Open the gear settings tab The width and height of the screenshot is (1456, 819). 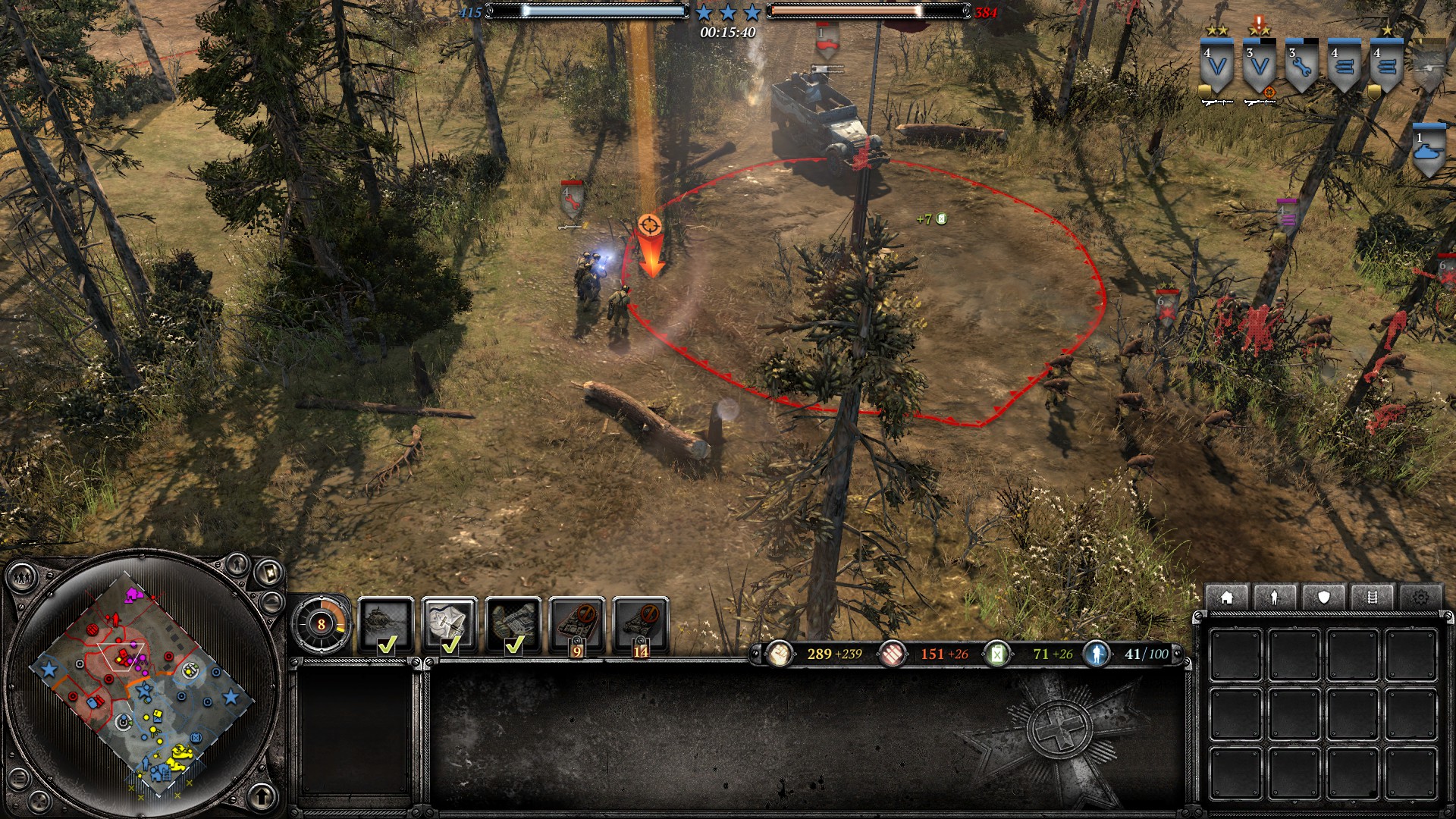1420,598
